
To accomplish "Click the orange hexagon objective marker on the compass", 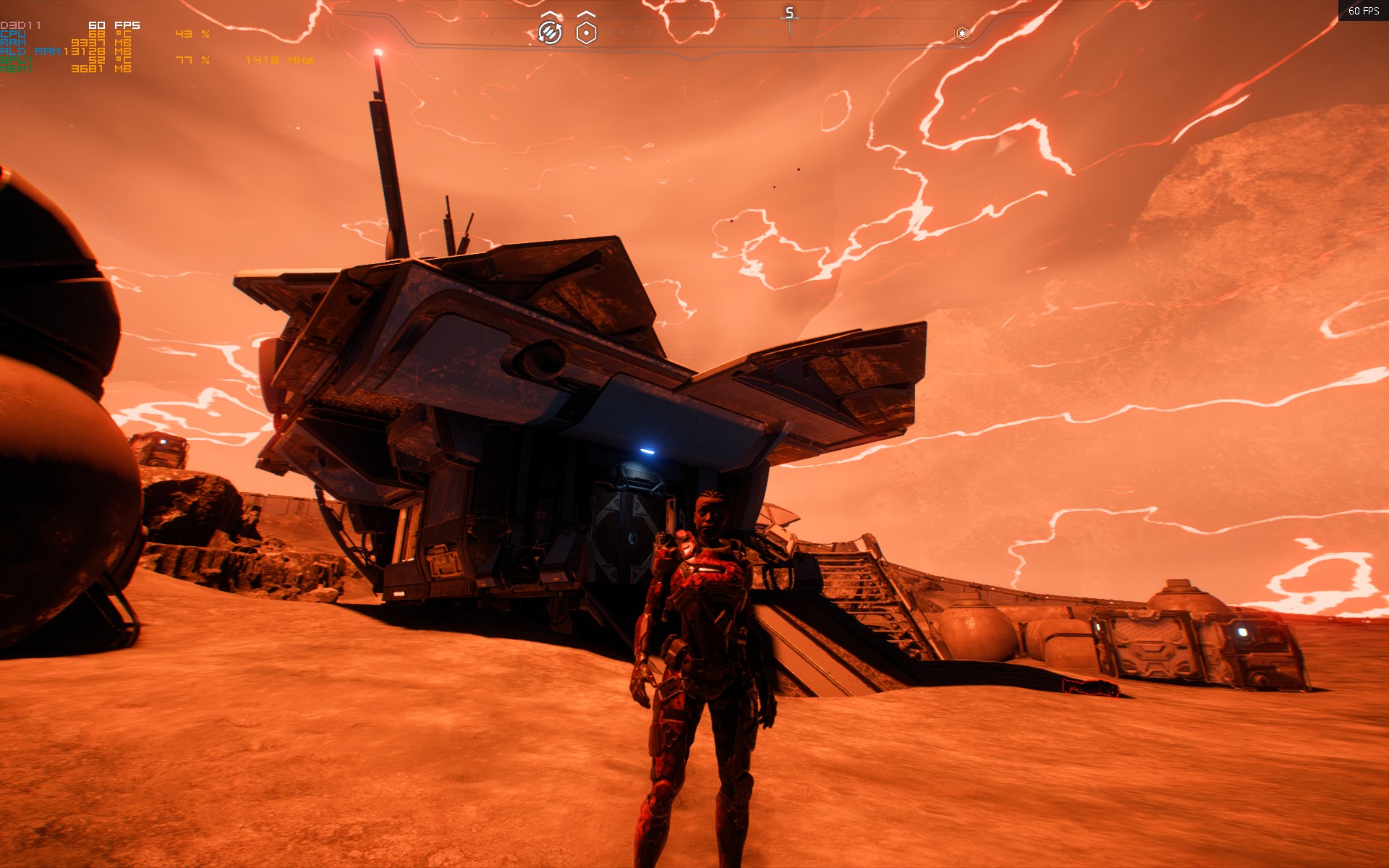I will [962, 33].
